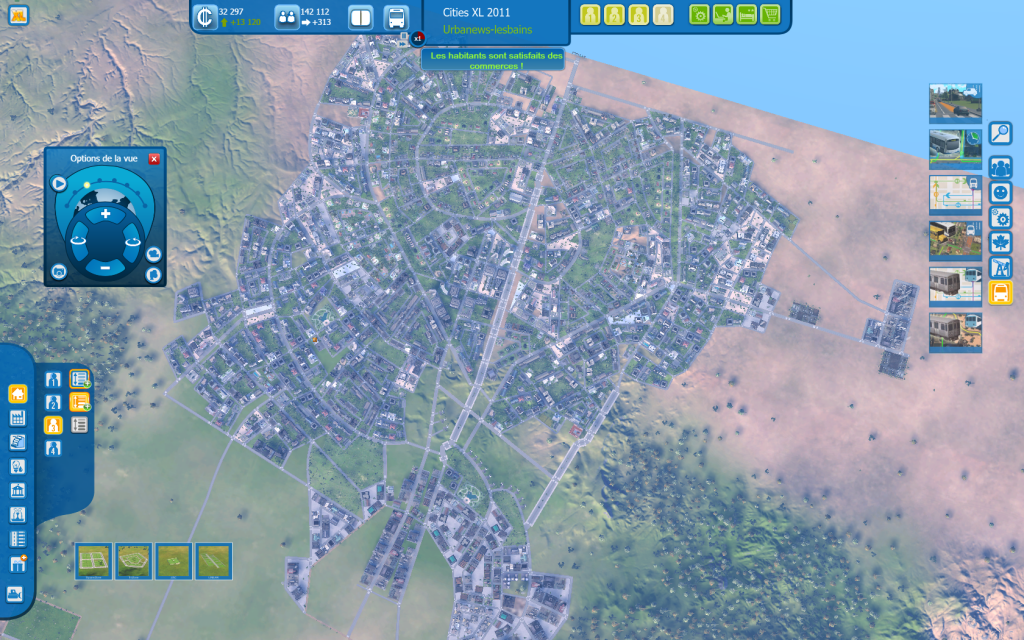Viewport: 1024px width, 640px height.
Task: Select the yellow school bus thumbnail
Action: point(955,240)
